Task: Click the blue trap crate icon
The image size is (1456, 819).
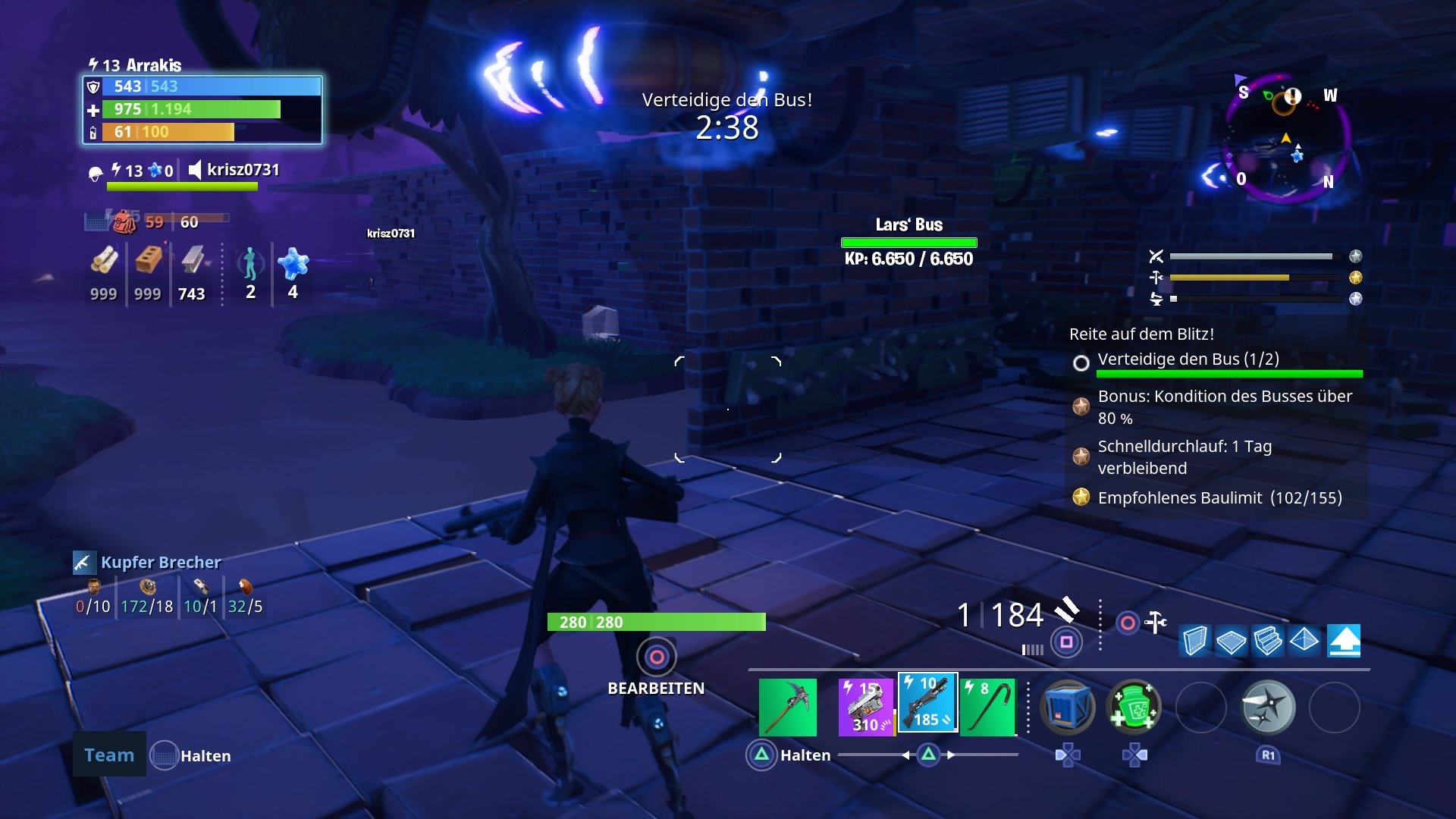Action: (1068, 708)
